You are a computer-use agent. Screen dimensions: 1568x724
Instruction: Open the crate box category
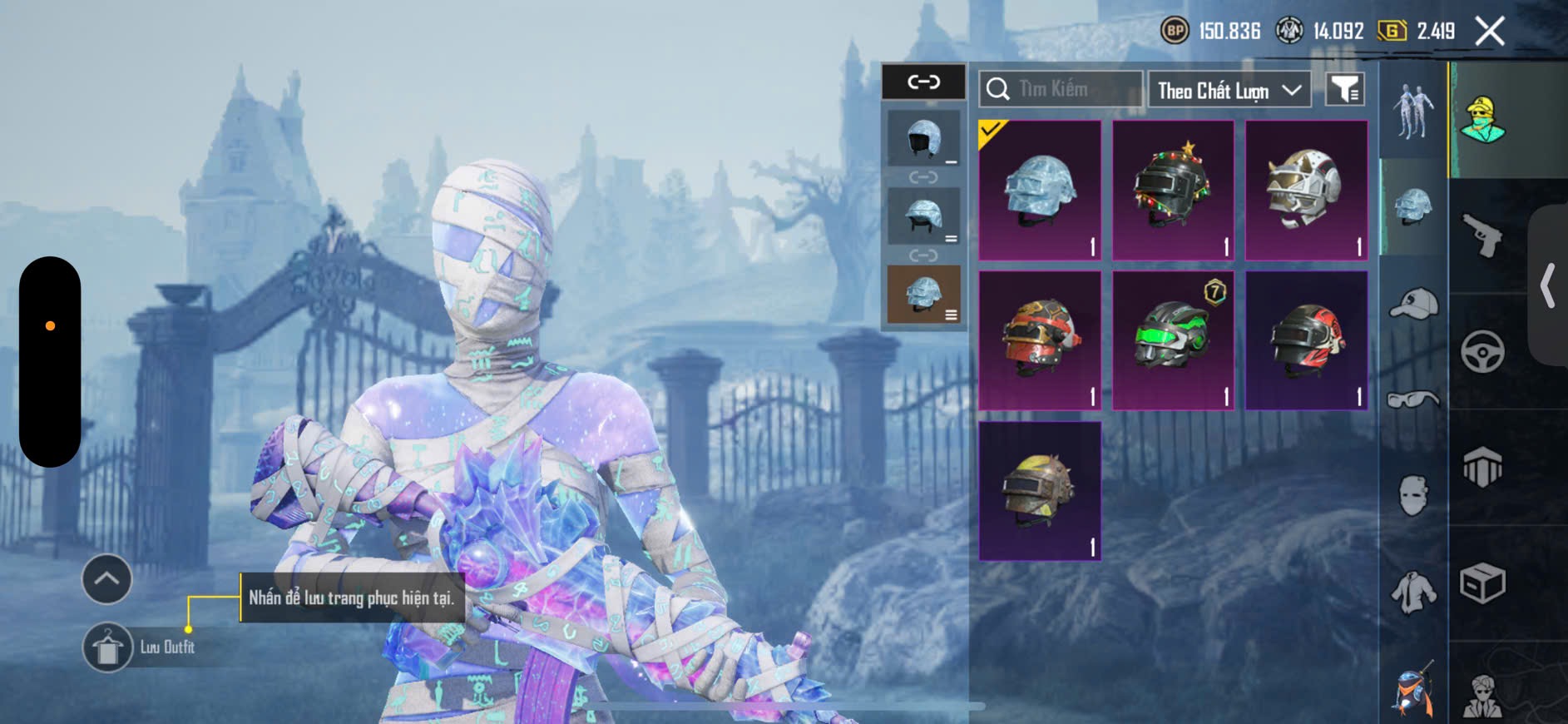(x=1482, y=583)
